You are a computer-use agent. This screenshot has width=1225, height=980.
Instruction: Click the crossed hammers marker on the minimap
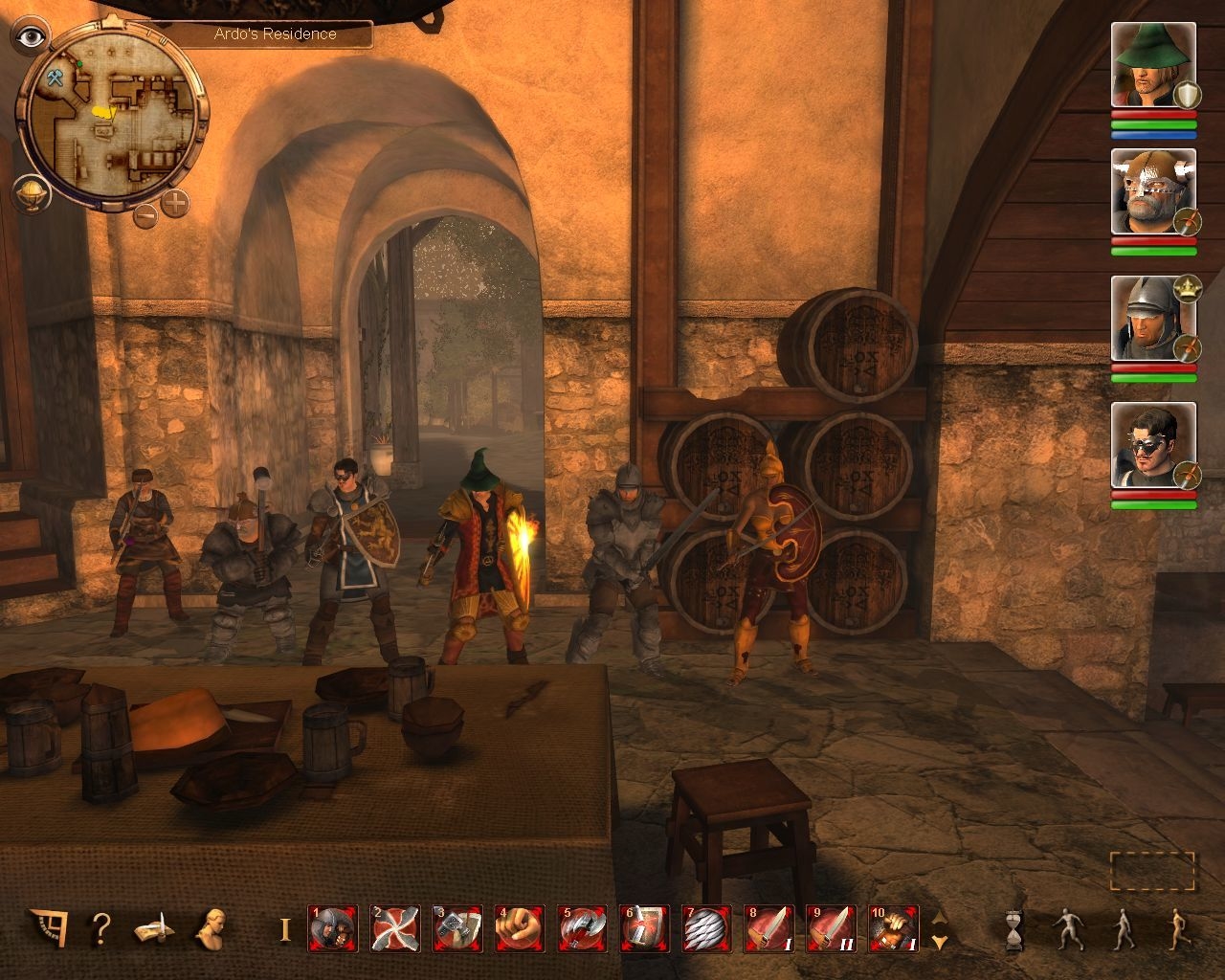click(55, 78)
